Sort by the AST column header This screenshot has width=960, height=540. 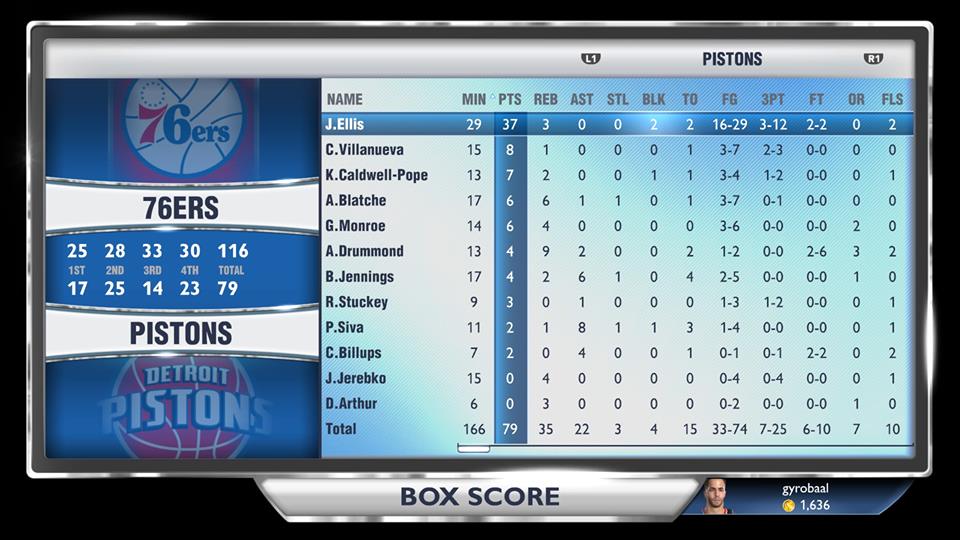(x=582, y=99)
